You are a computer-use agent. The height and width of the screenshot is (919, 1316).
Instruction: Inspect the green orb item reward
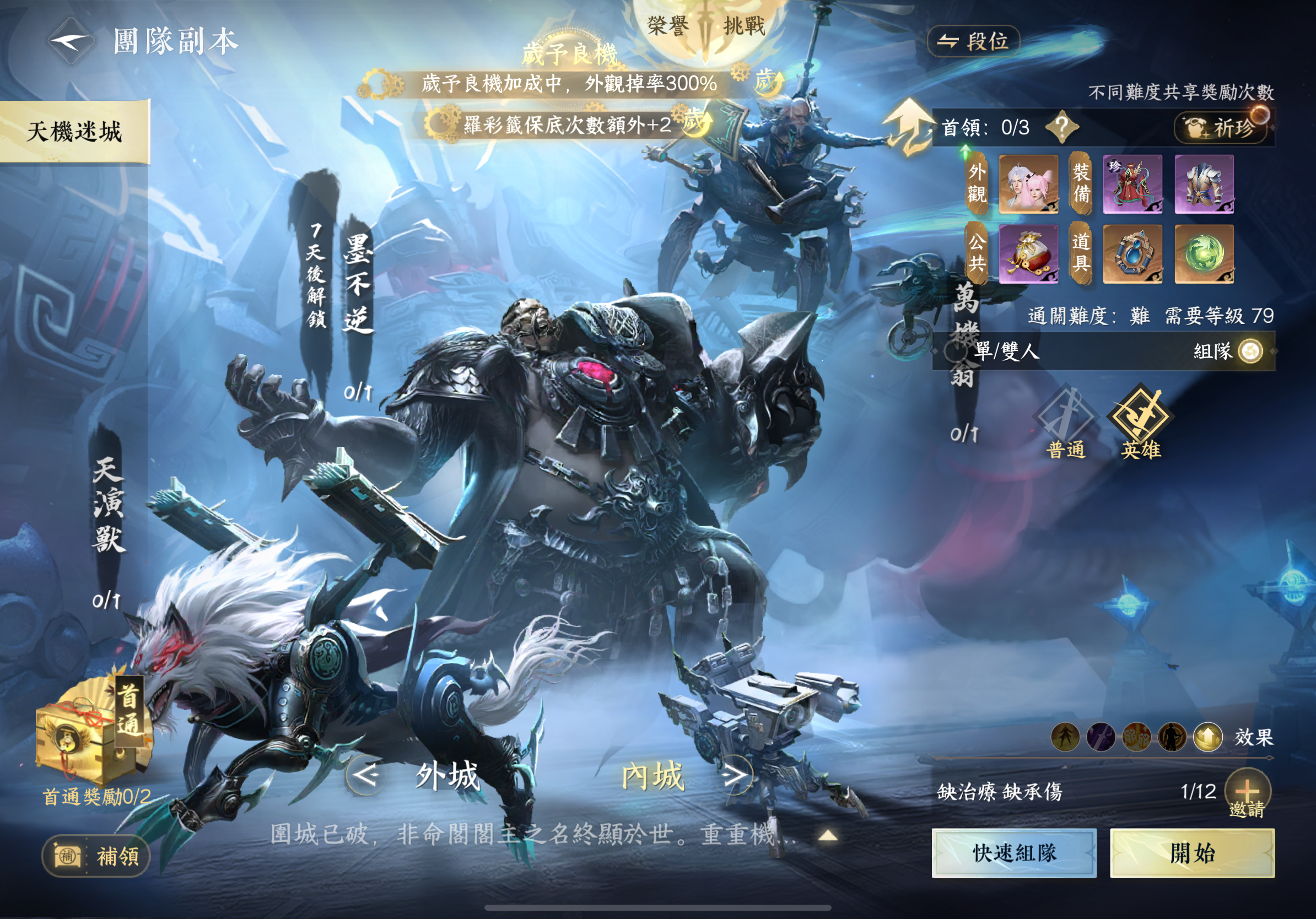pos(1204,254)
